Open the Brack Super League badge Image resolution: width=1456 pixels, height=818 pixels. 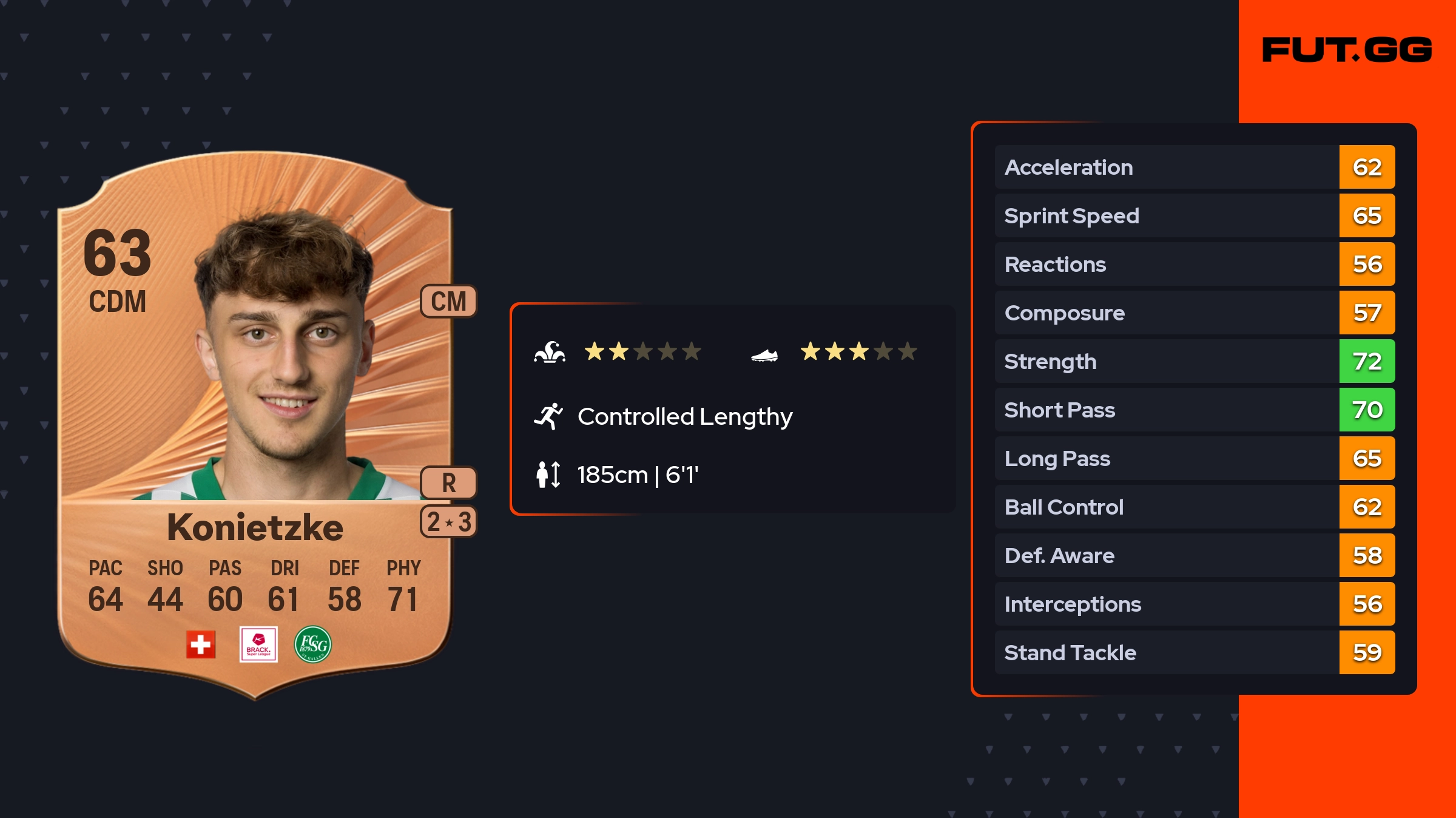(x=258, y=644)
